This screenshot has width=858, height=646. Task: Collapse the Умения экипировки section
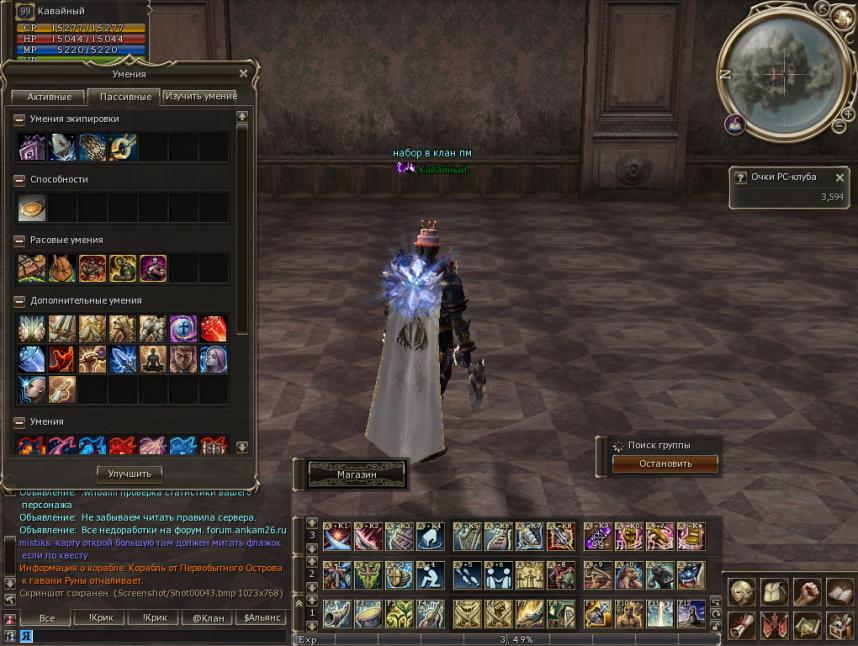tap(19, 119)
